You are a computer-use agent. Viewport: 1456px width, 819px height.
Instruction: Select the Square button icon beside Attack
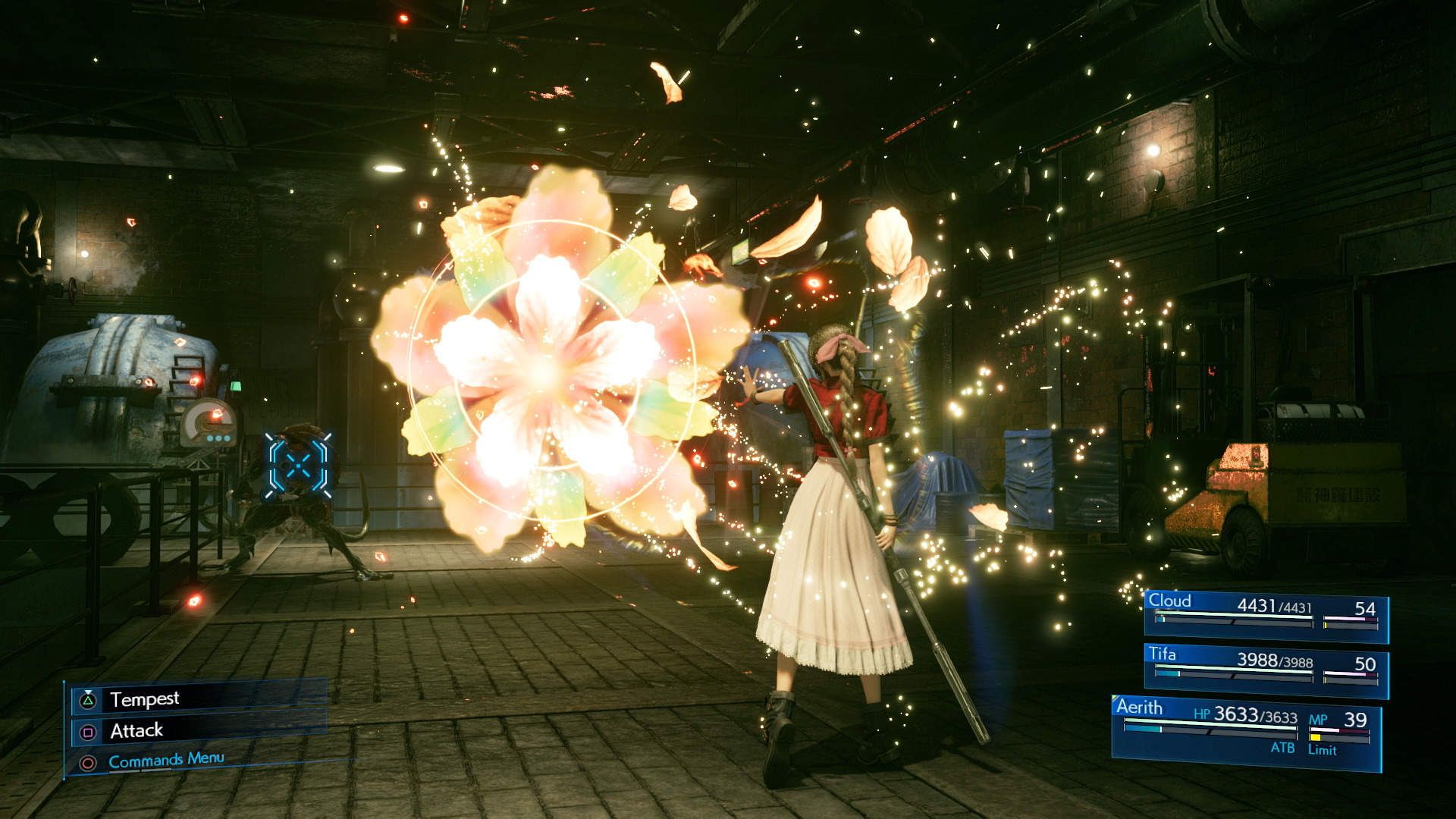tap(88, 732)
